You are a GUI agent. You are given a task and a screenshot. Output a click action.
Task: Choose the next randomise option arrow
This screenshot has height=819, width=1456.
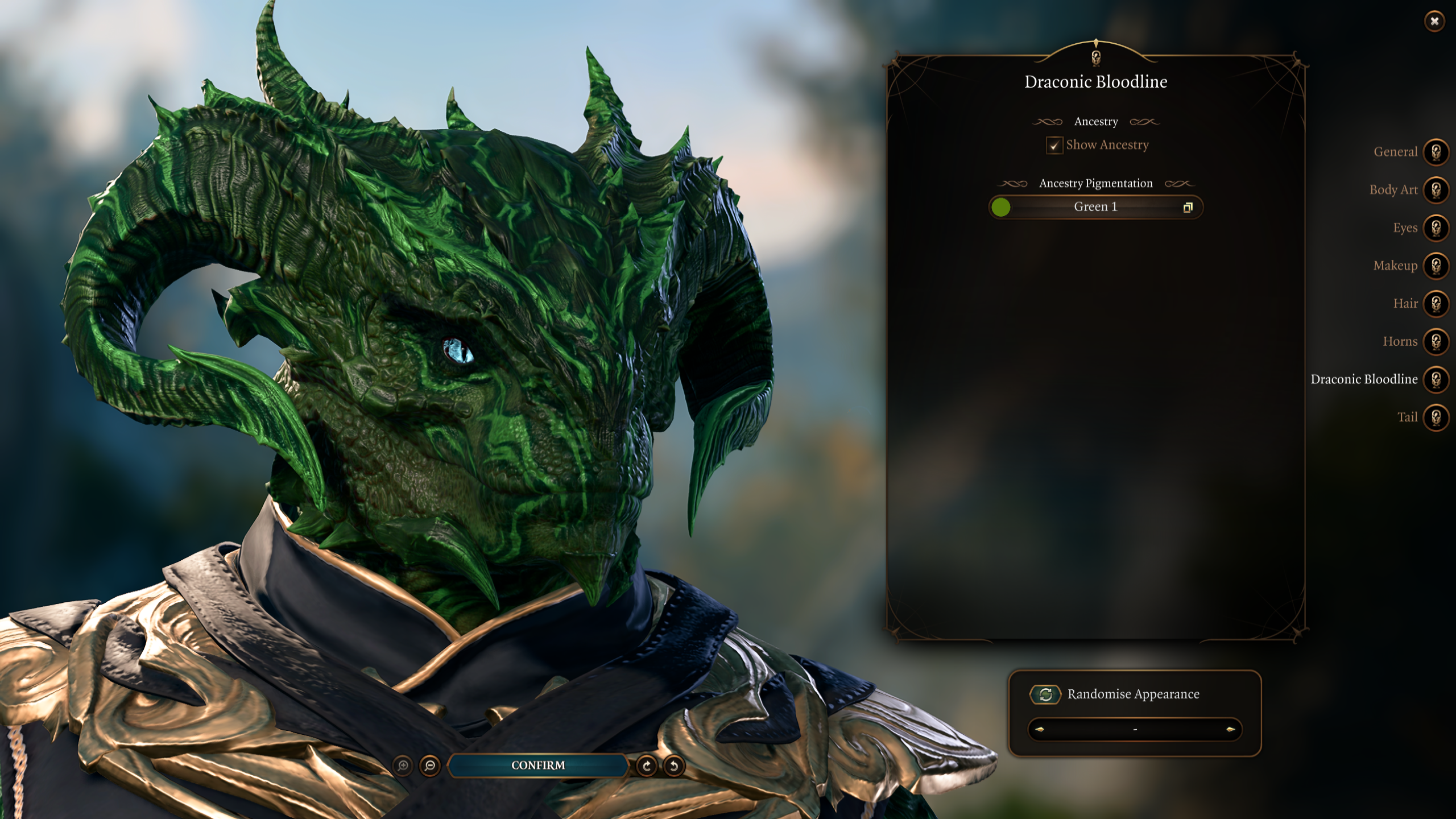click(1231, 729)
